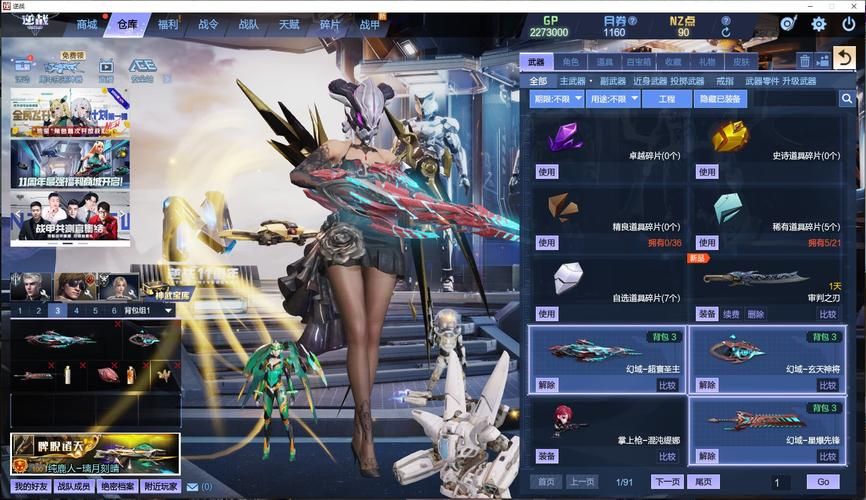Screen dimensions: 866x500
Task: Switch to the 皮肤 skins category tab
Action: pyautogui.click(x=741, y=62)
